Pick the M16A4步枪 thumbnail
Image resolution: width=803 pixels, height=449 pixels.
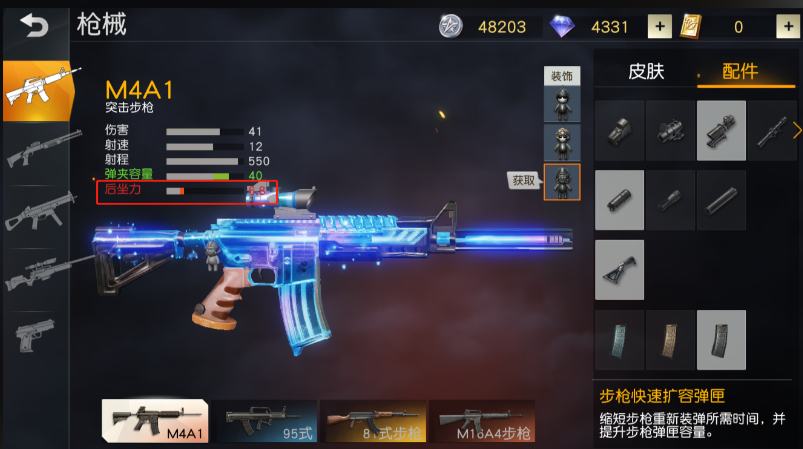coord(481,421)
